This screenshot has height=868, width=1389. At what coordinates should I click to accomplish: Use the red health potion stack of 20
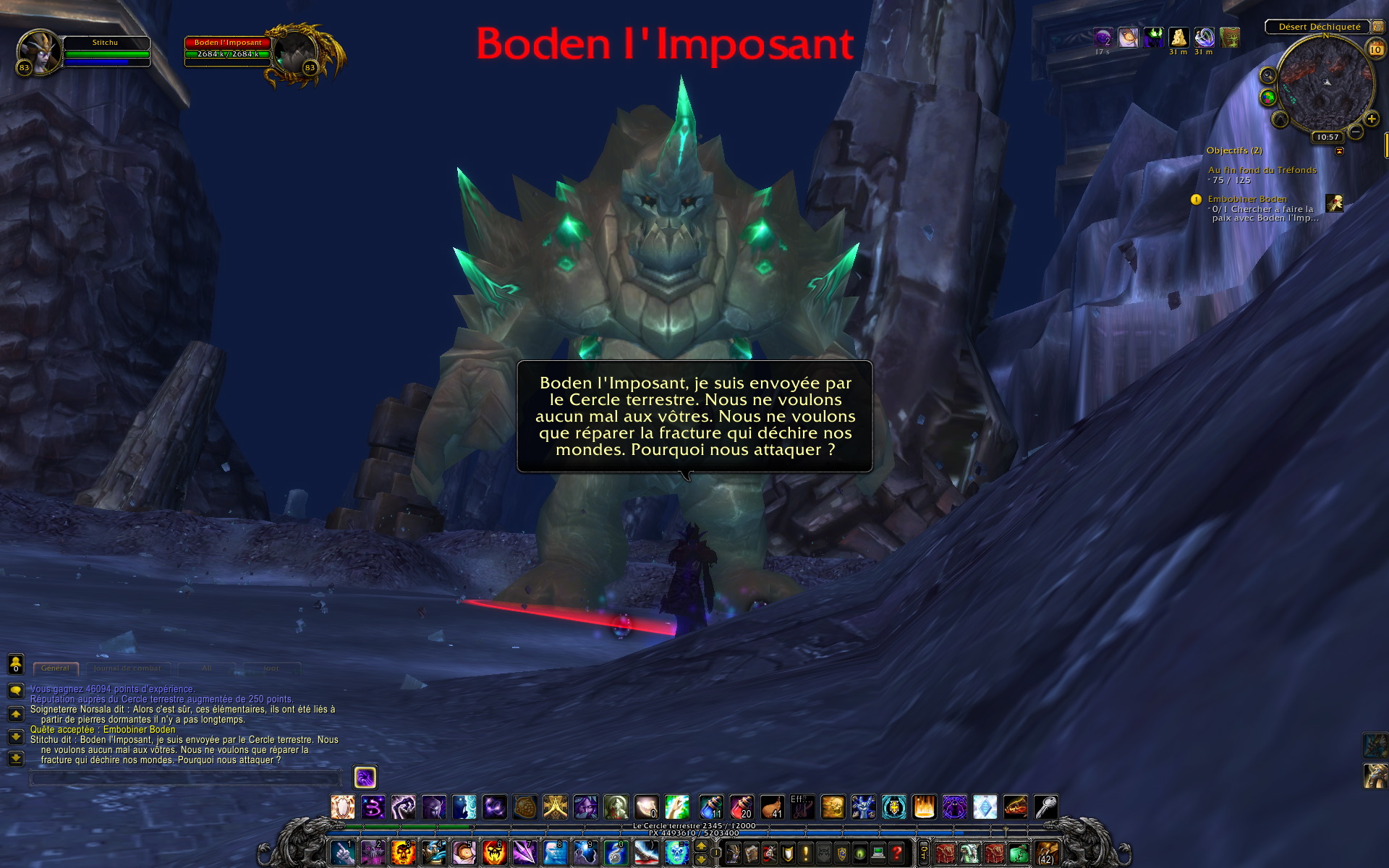(741, 807)
